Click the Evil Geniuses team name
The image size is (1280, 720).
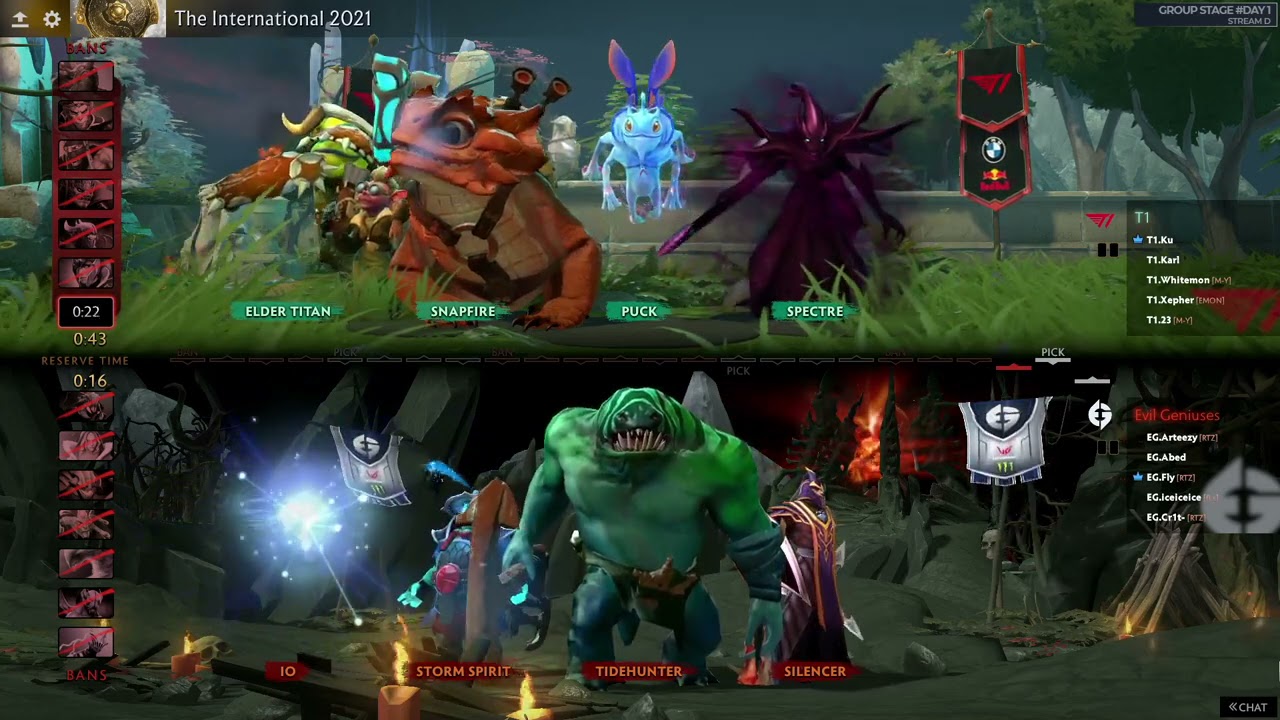coord(1177,415)
